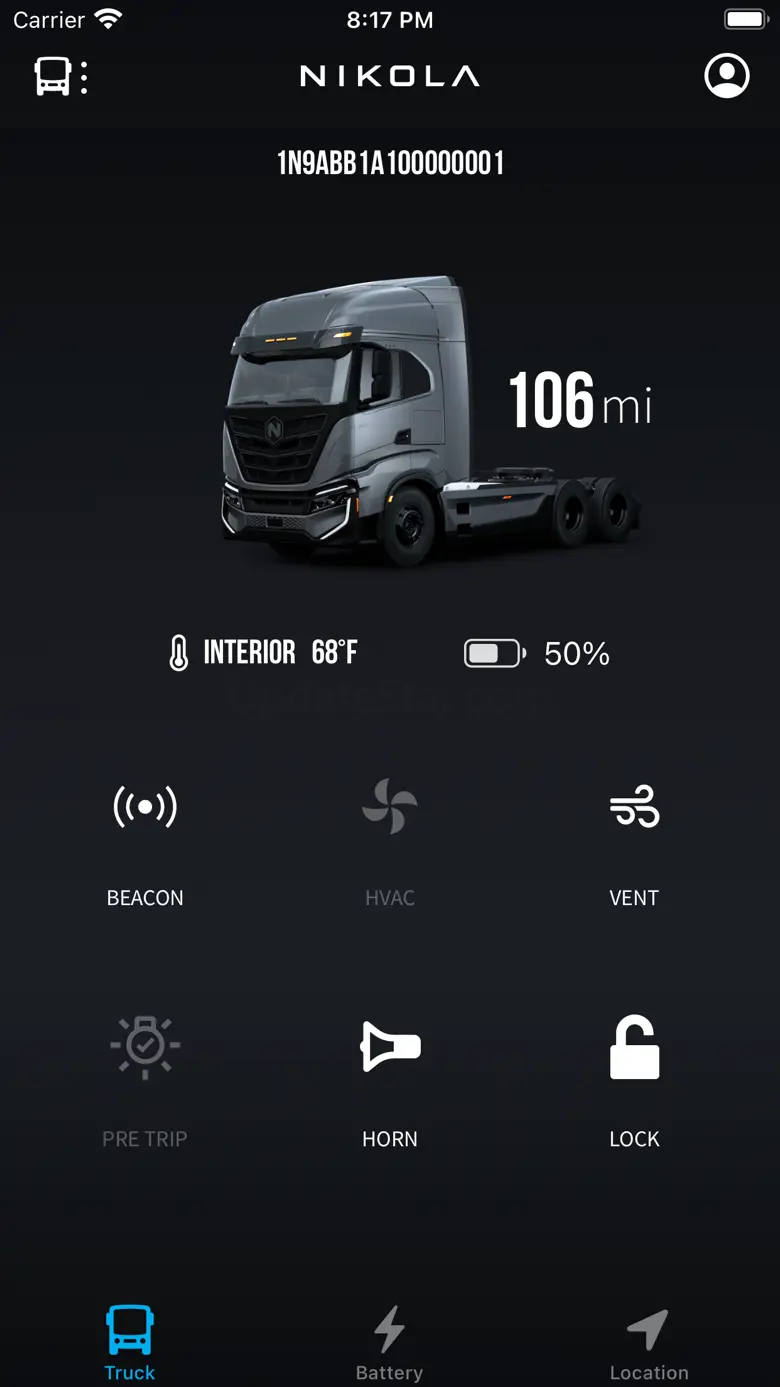
Task: Toggle the Lock padlock button
Action: [x=634, y=1047]
